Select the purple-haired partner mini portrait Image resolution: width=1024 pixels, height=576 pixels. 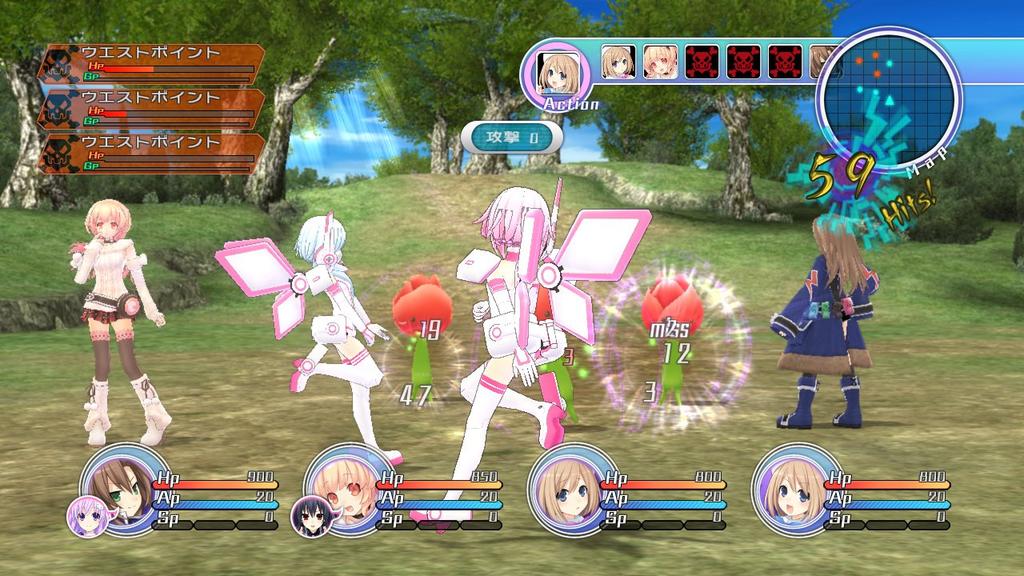click(86, 515)
